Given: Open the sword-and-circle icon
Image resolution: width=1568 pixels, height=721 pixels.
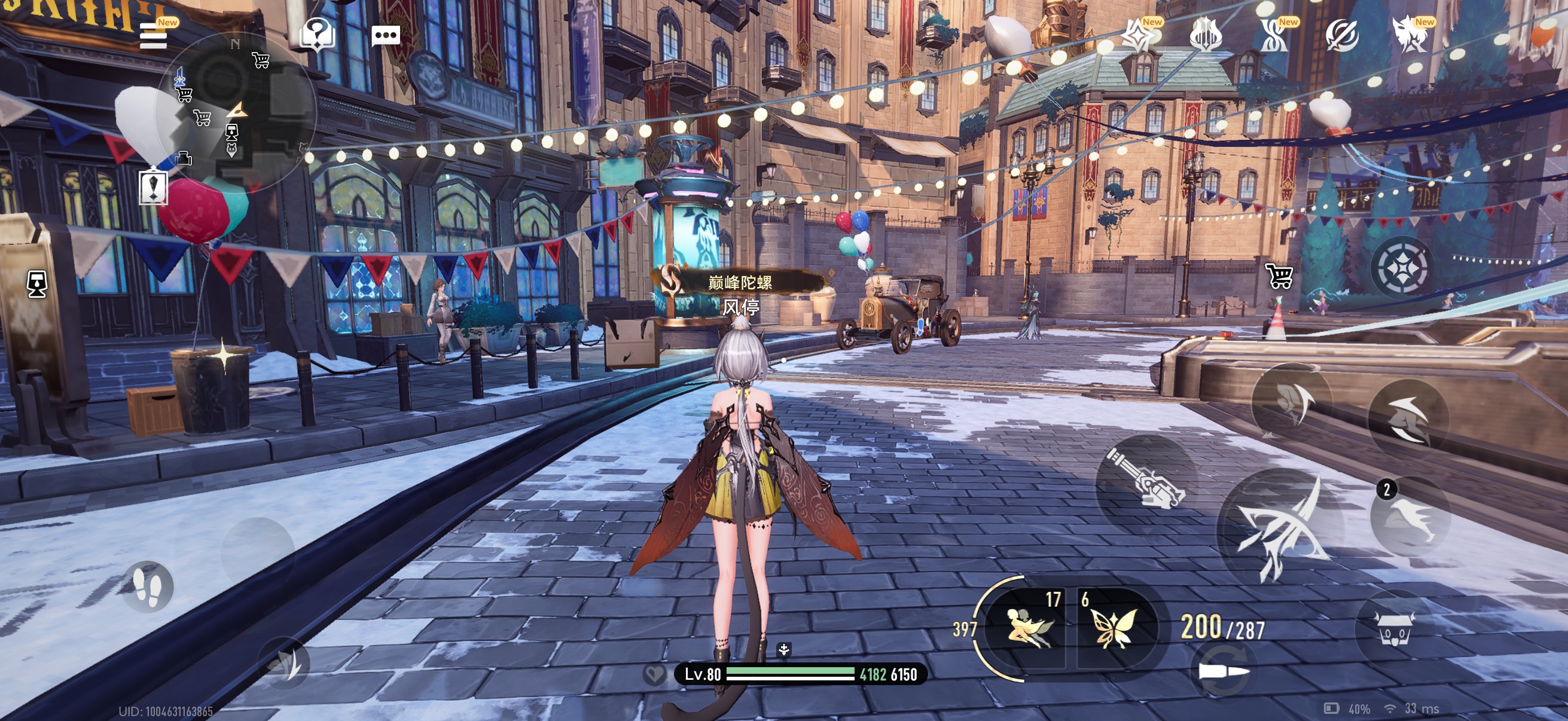Looking at the screenshot, I should (1342, 35).
